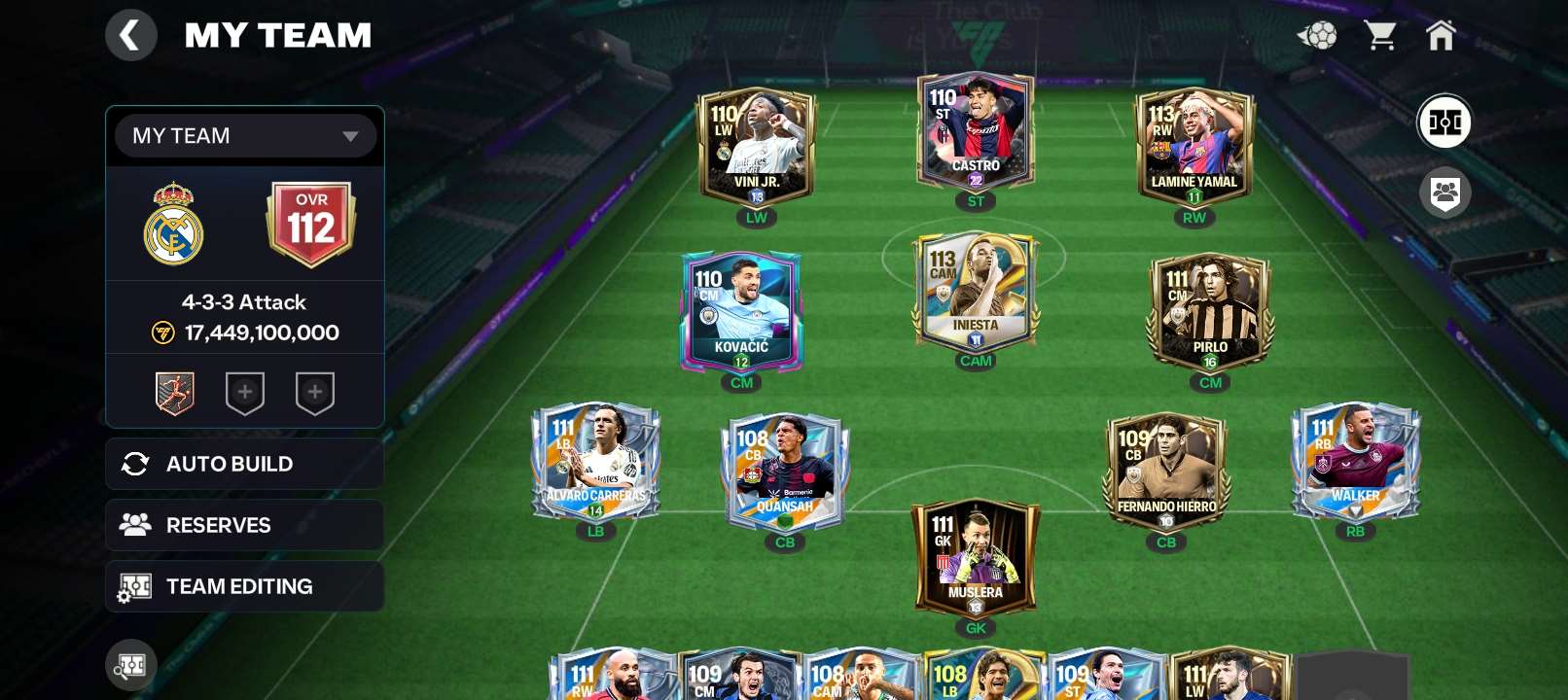The image size is (1568, 700).
Task: Select the active orange perk badge
Action: click(175, 392)
